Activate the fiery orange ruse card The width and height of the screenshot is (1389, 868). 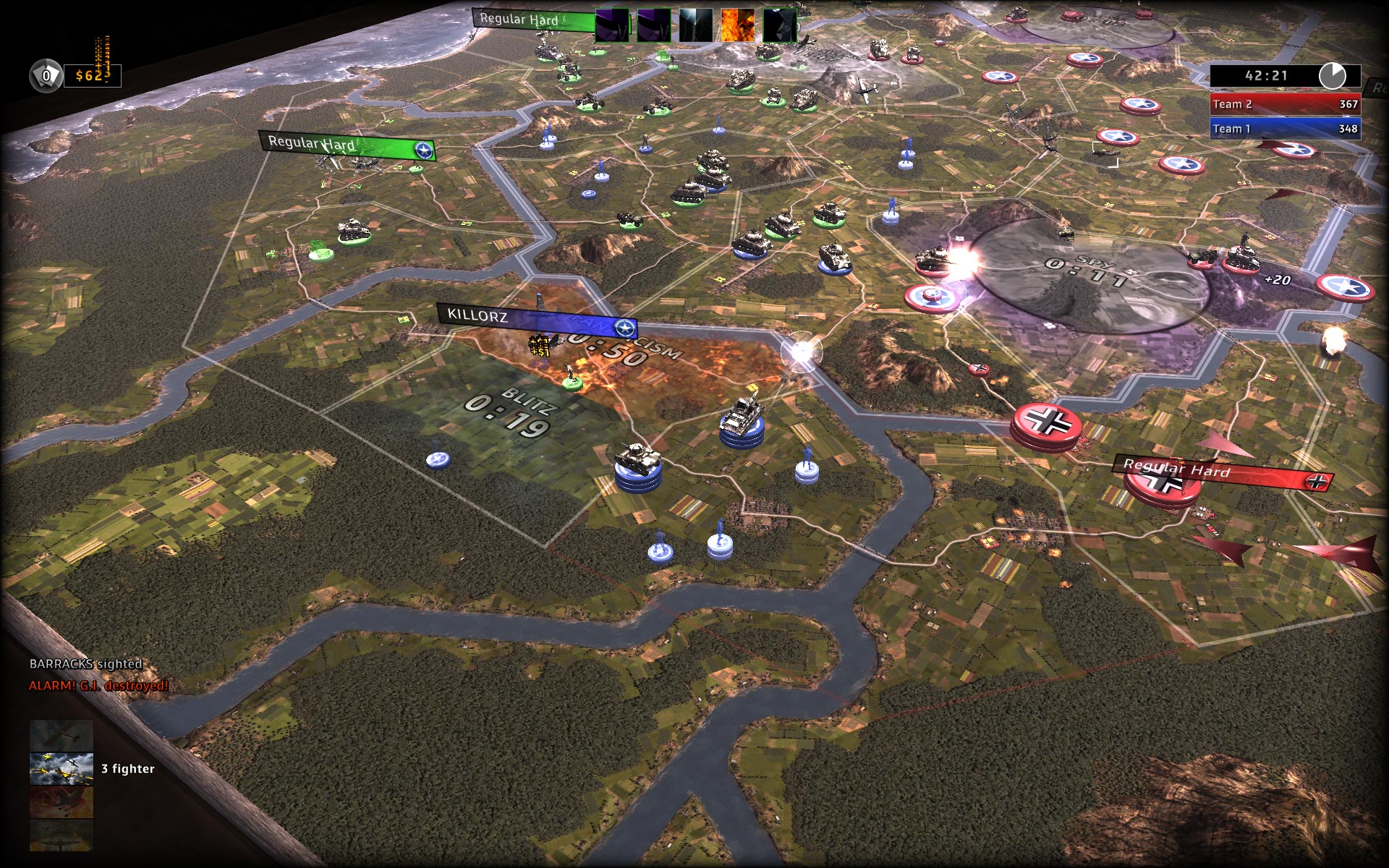pyautogui.click(x=737, y=26)
